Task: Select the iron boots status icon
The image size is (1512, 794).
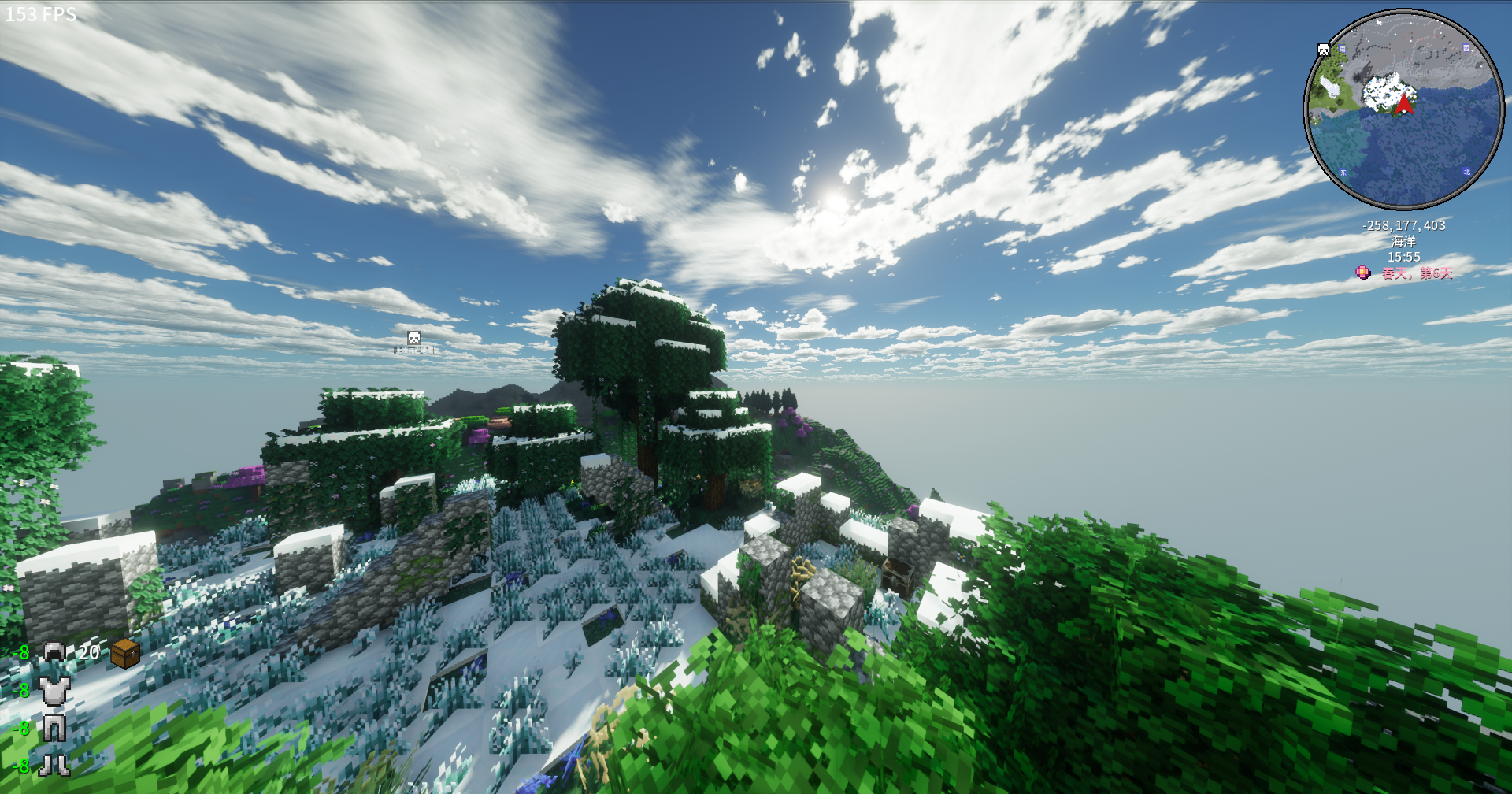Action: coord(54,766)
